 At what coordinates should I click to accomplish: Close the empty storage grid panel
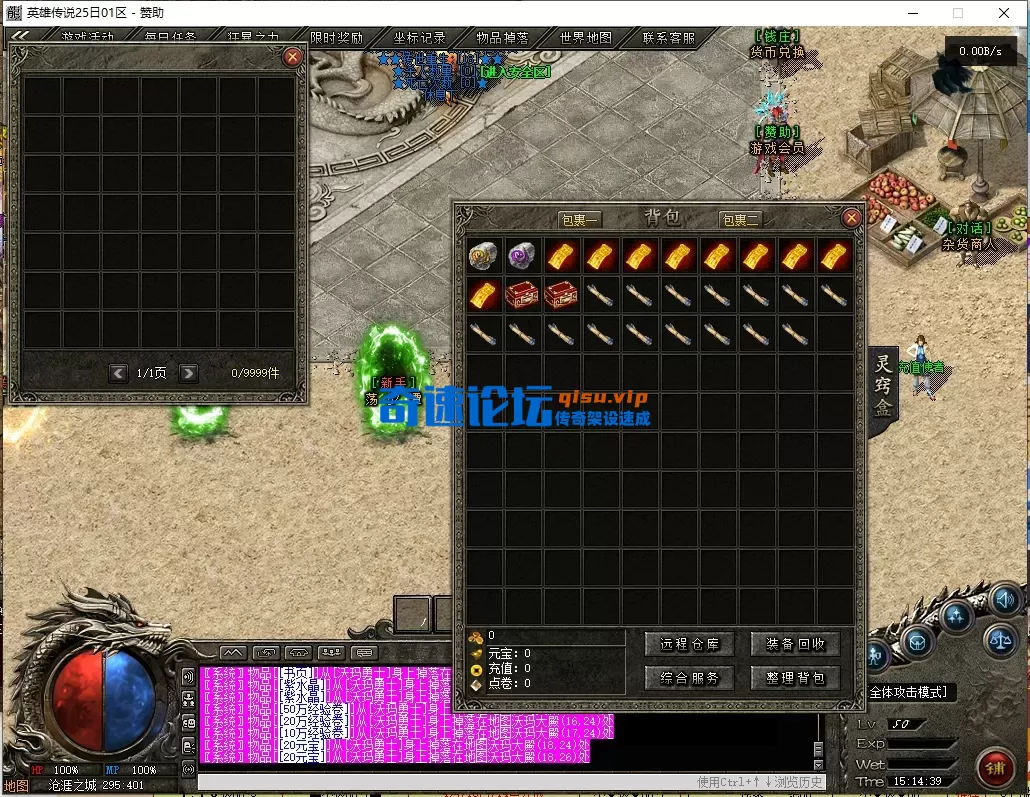(292, 57)
